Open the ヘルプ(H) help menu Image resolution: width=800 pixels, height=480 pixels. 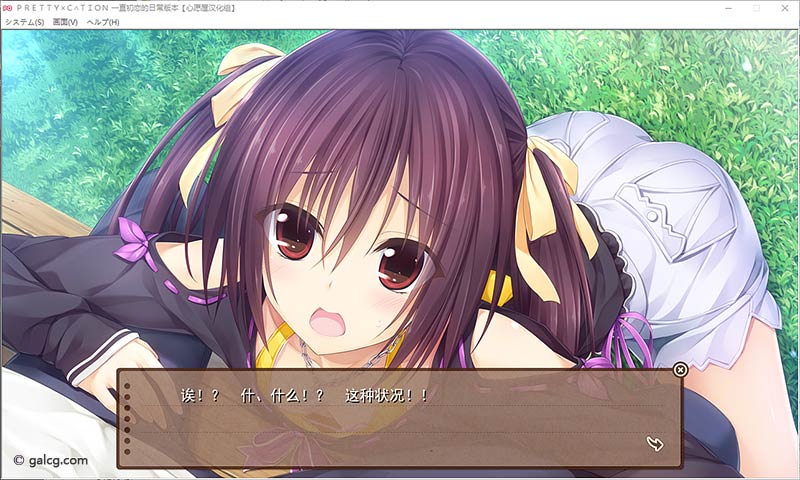pyautogui.click(x=103, y=22)
